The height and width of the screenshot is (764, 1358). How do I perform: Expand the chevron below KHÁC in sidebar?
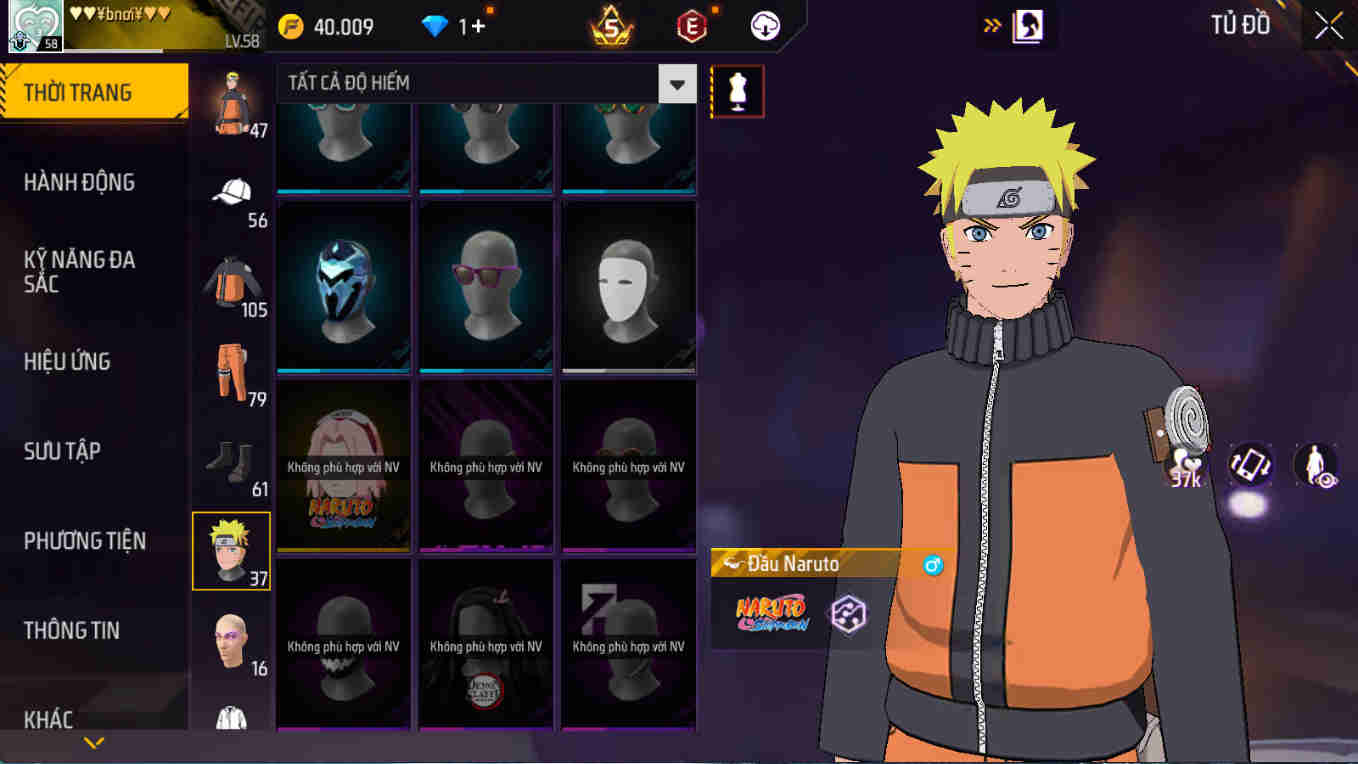click(x=93, y=742)
